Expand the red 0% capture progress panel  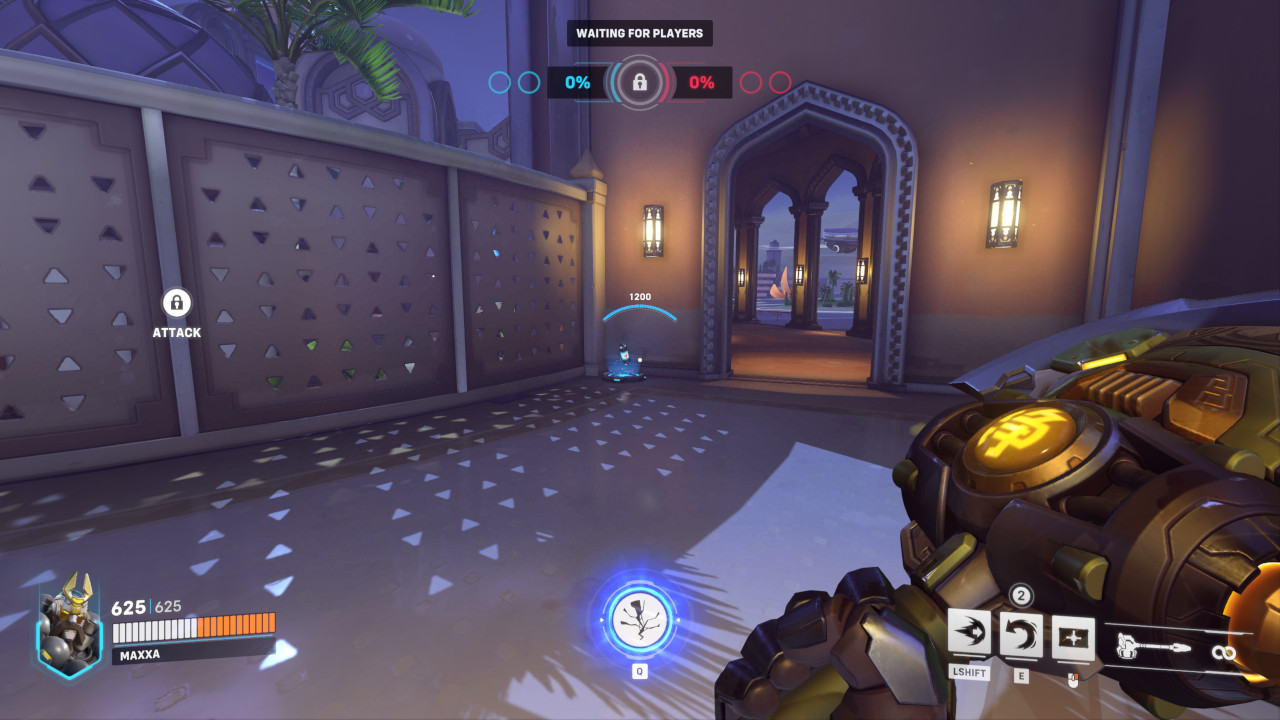pyautogui.click(x=704, y=83)
